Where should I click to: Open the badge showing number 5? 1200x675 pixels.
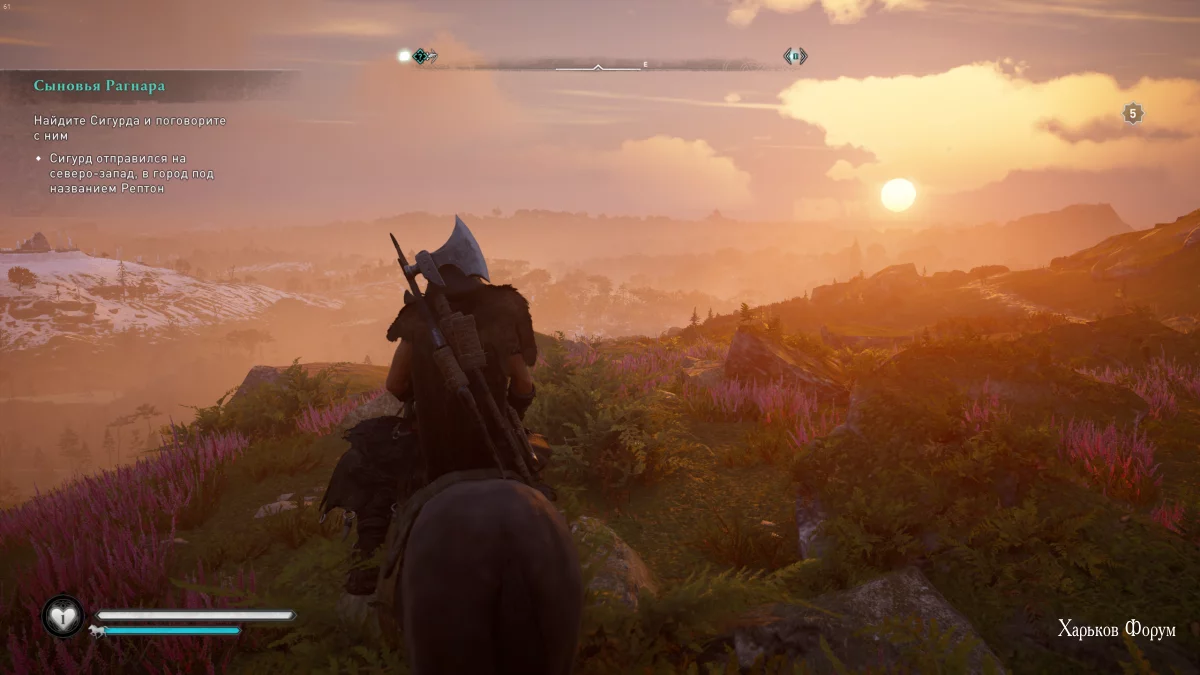(x=1132, y=114)
